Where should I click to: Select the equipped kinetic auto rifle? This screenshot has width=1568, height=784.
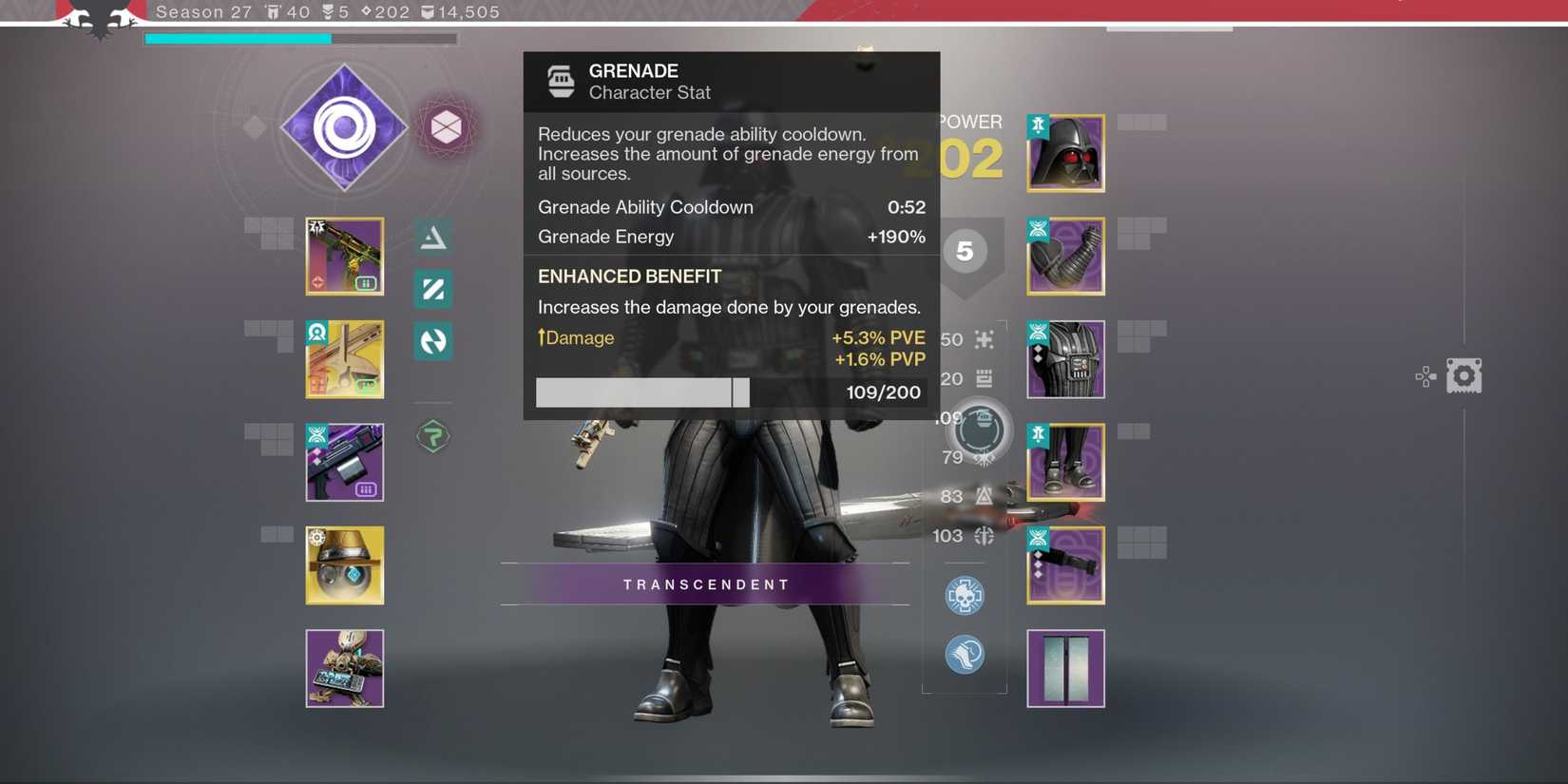tap(344, 256)
